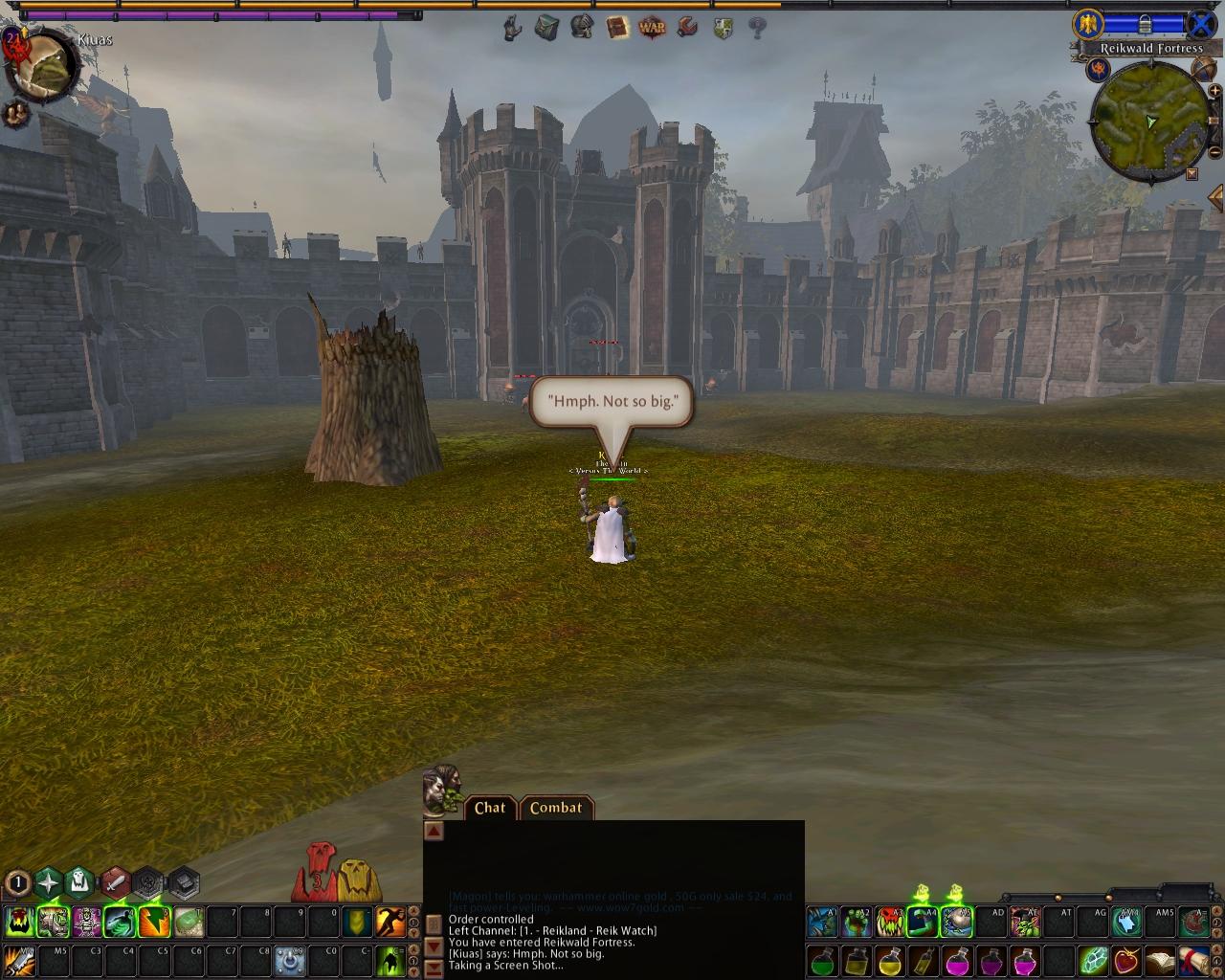Click the question mark help icon
1225x980 pixels.
click(x=757, y=28)
